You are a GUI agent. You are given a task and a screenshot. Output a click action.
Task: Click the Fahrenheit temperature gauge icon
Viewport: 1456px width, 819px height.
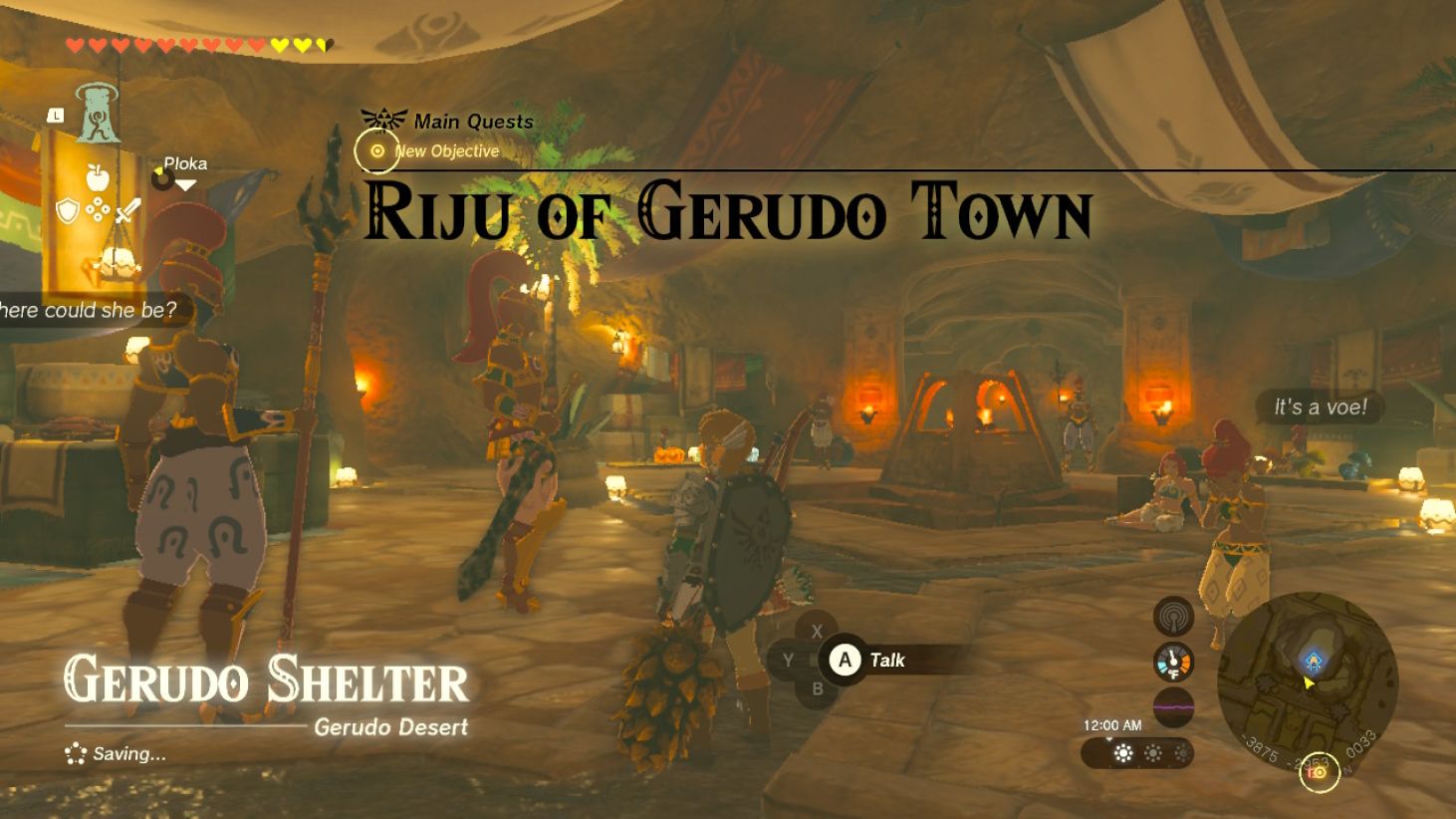coord(1172,662)
